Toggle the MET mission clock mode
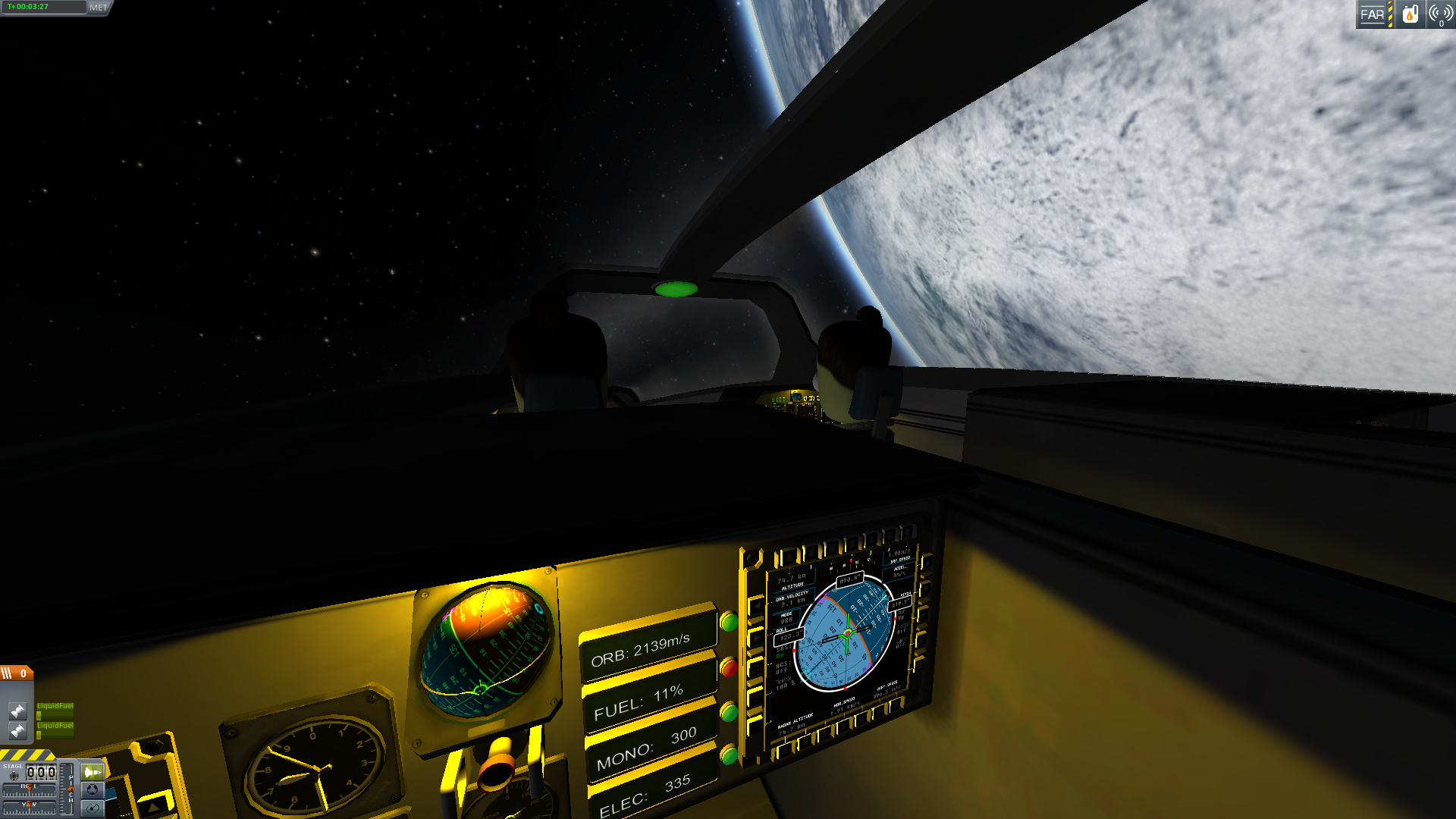The image size is (1456, 819). 99,8
